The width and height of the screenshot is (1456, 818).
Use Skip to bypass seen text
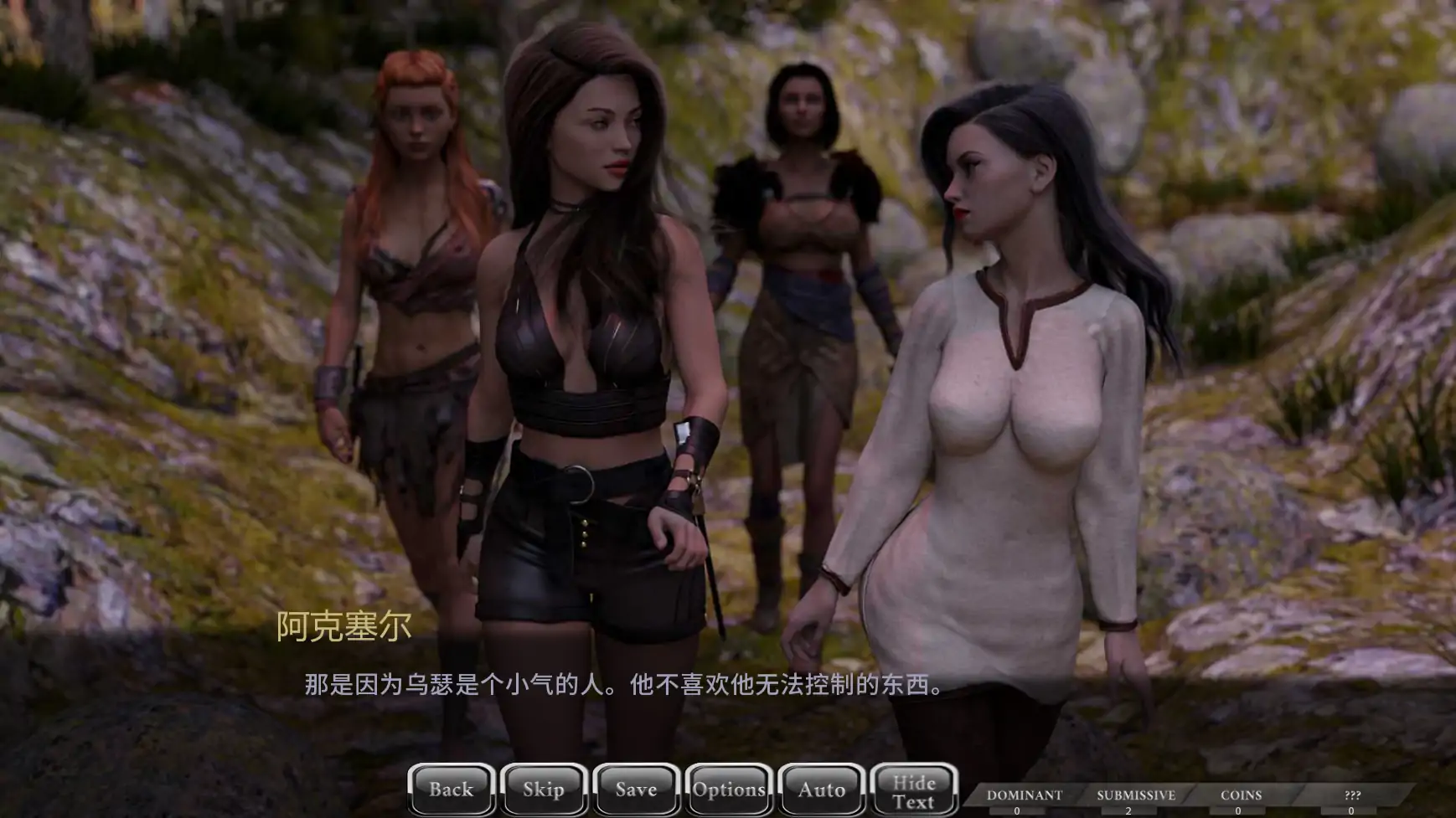pos(543,788)
